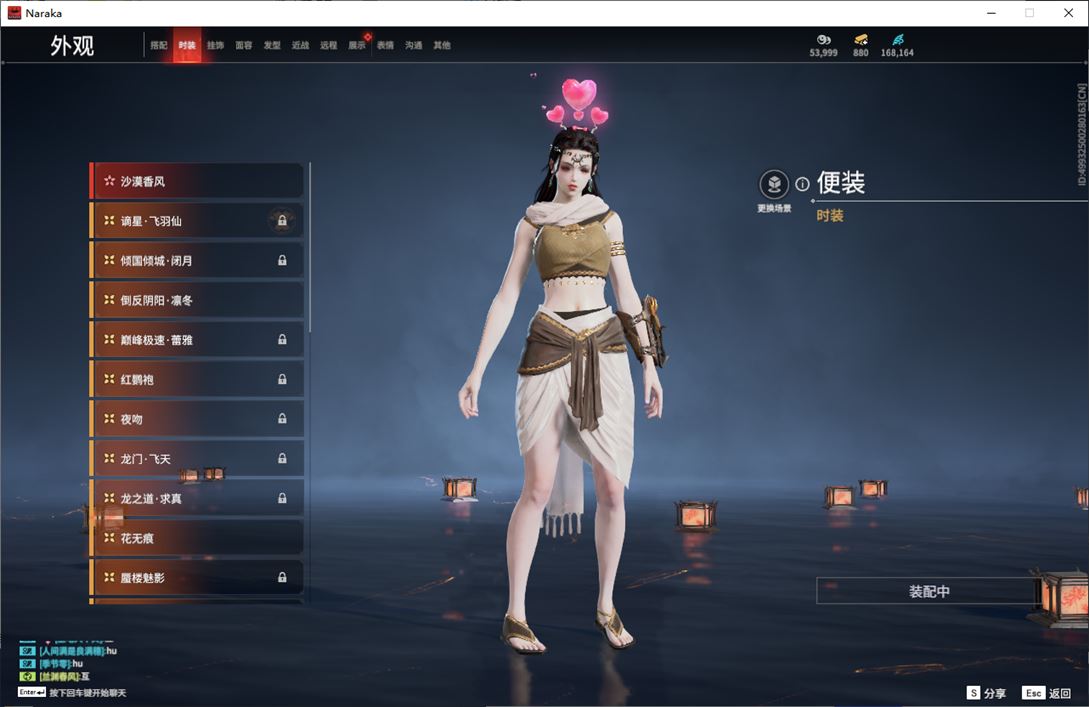This screenshot has width=1089, height=707.
Task: Switch to the 发型 hairstyle tab
Action: pyautogui.click(x=272, y=46)
